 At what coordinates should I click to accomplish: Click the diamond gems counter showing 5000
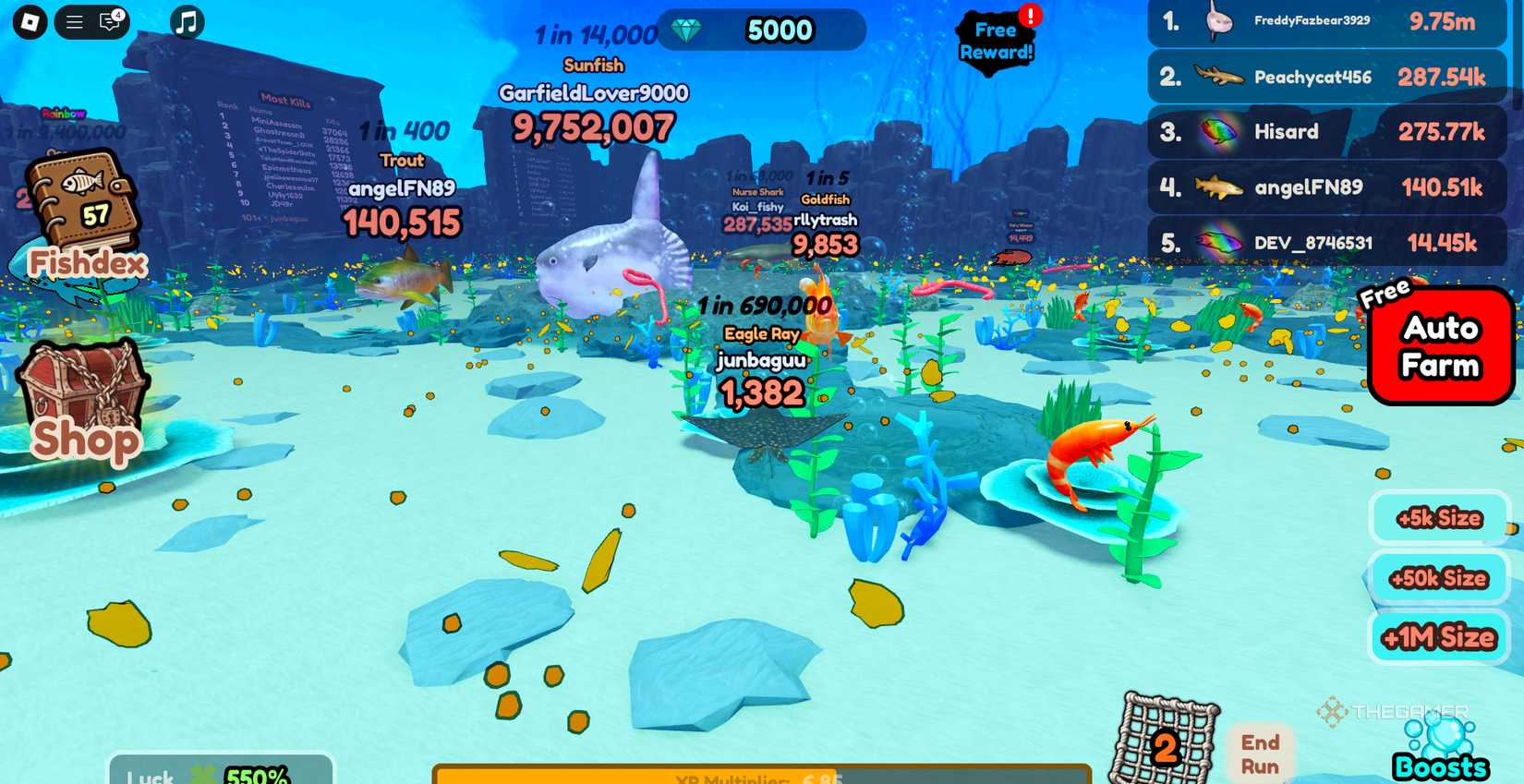click(759, 30)
